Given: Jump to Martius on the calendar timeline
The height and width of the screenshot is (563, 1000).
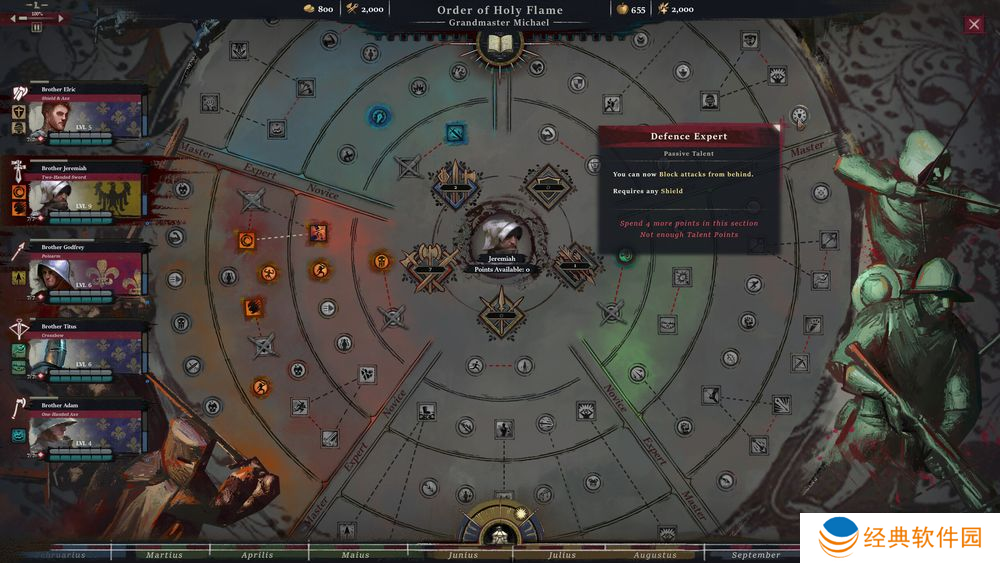Looking at the screenshot, I should pyautogui.click(x=164, y=555).
